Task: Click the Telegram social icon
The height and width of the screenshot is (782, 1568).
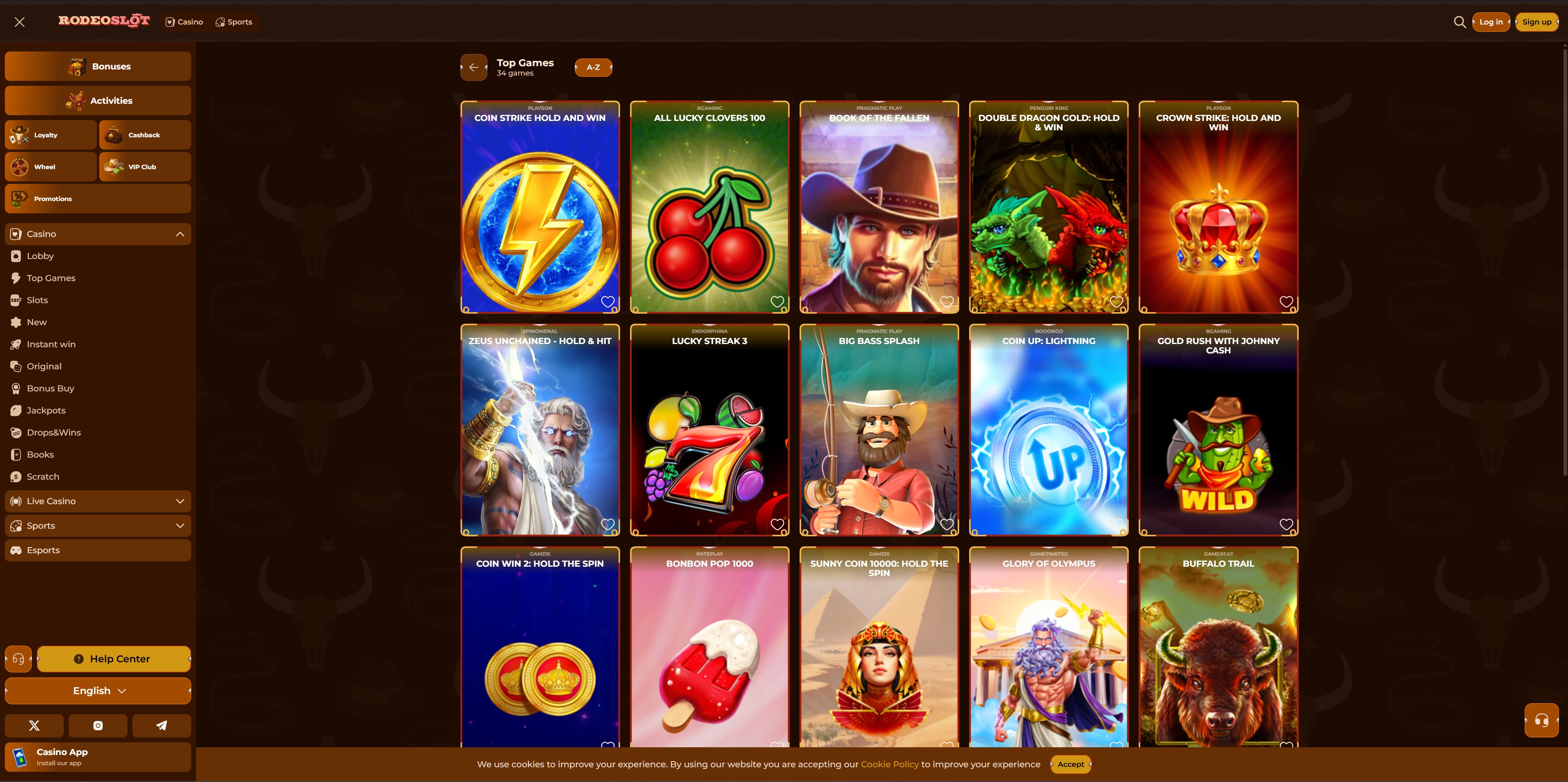Action: [x=161, y=725]
